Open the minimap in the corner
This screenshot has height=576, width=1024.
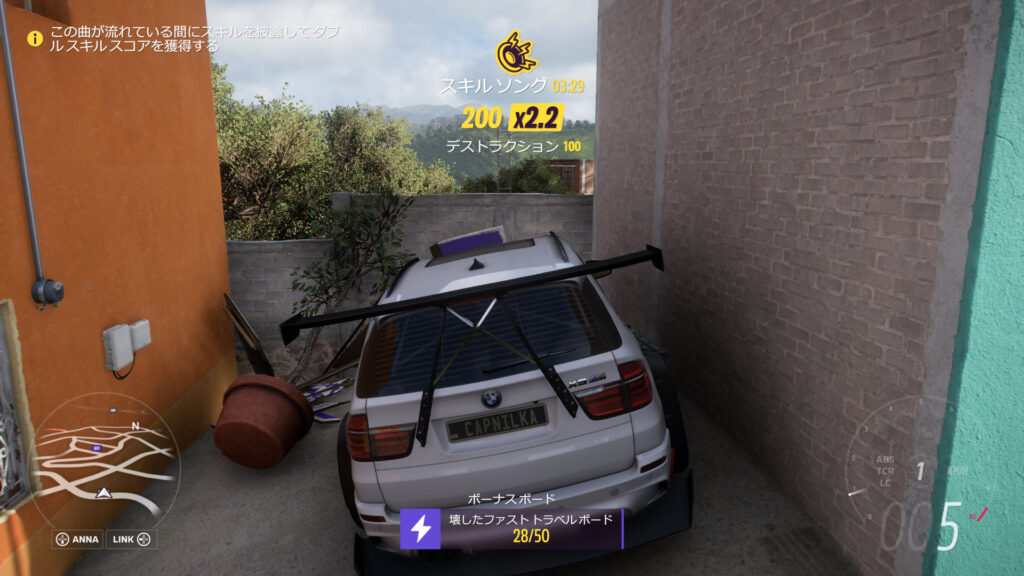[105, 458]
